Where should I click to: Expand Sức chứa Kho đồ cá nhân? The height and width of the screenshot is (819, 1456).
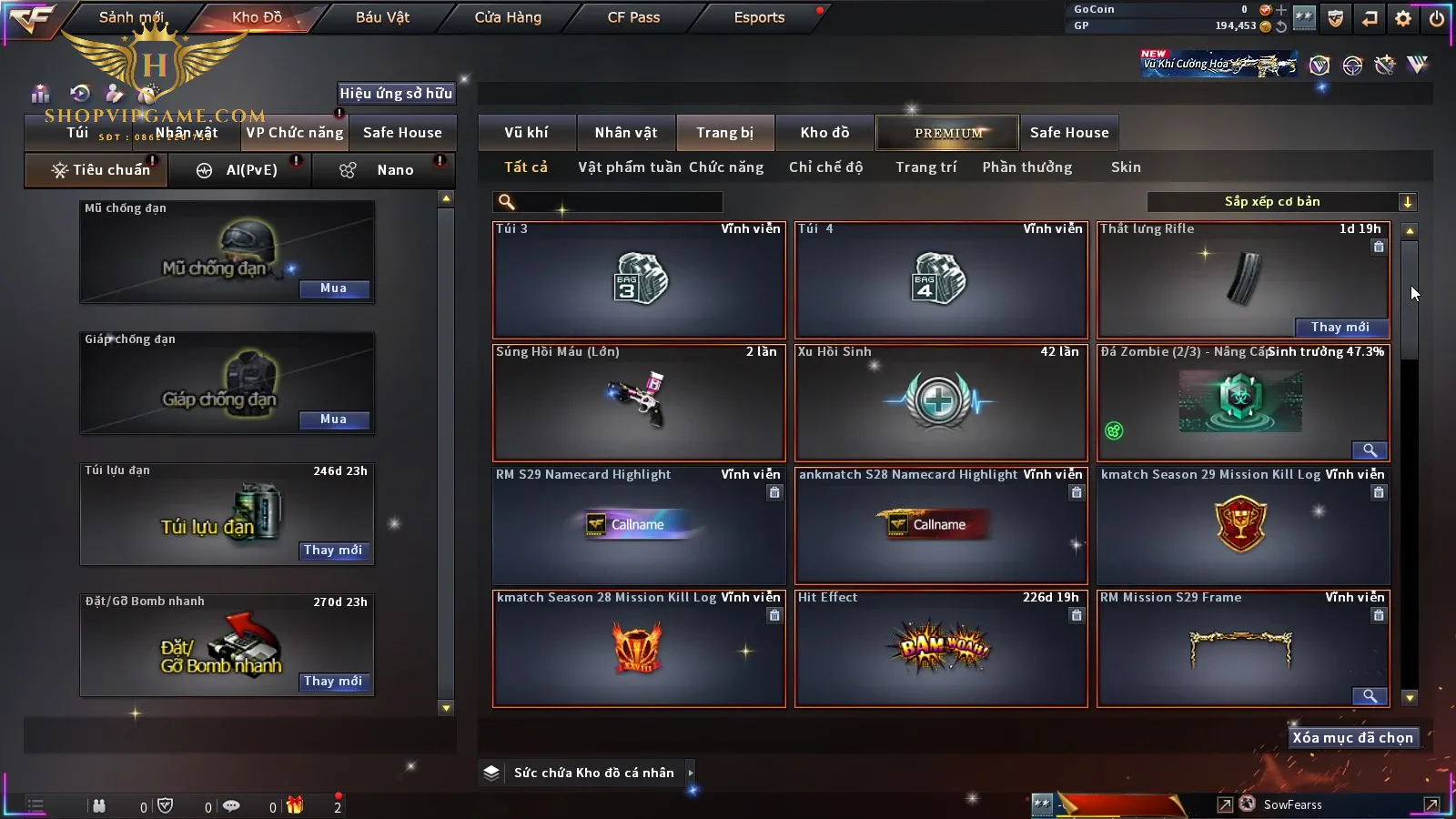click(593, 773)
